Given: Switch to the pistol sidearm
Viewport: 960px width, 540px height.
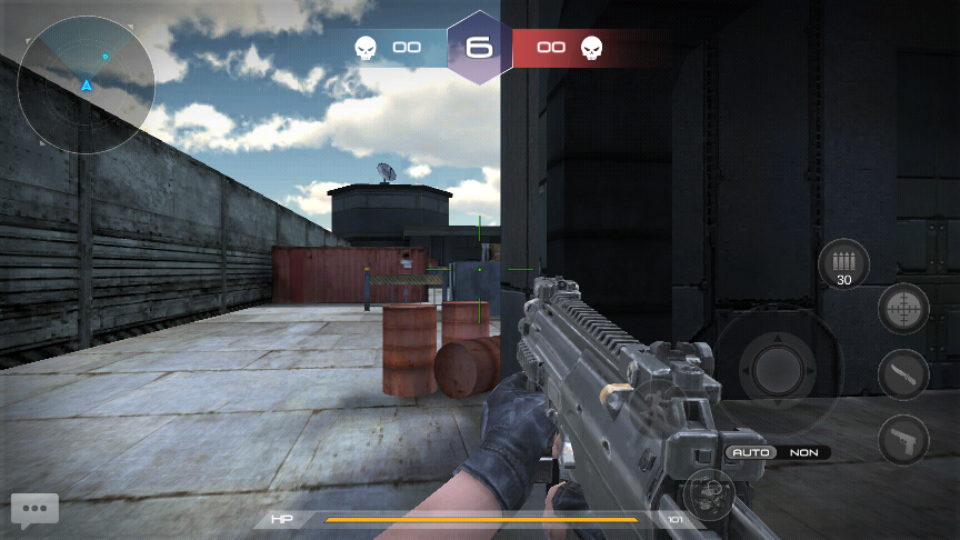Looking at the screenshot, I should (903, 440).
